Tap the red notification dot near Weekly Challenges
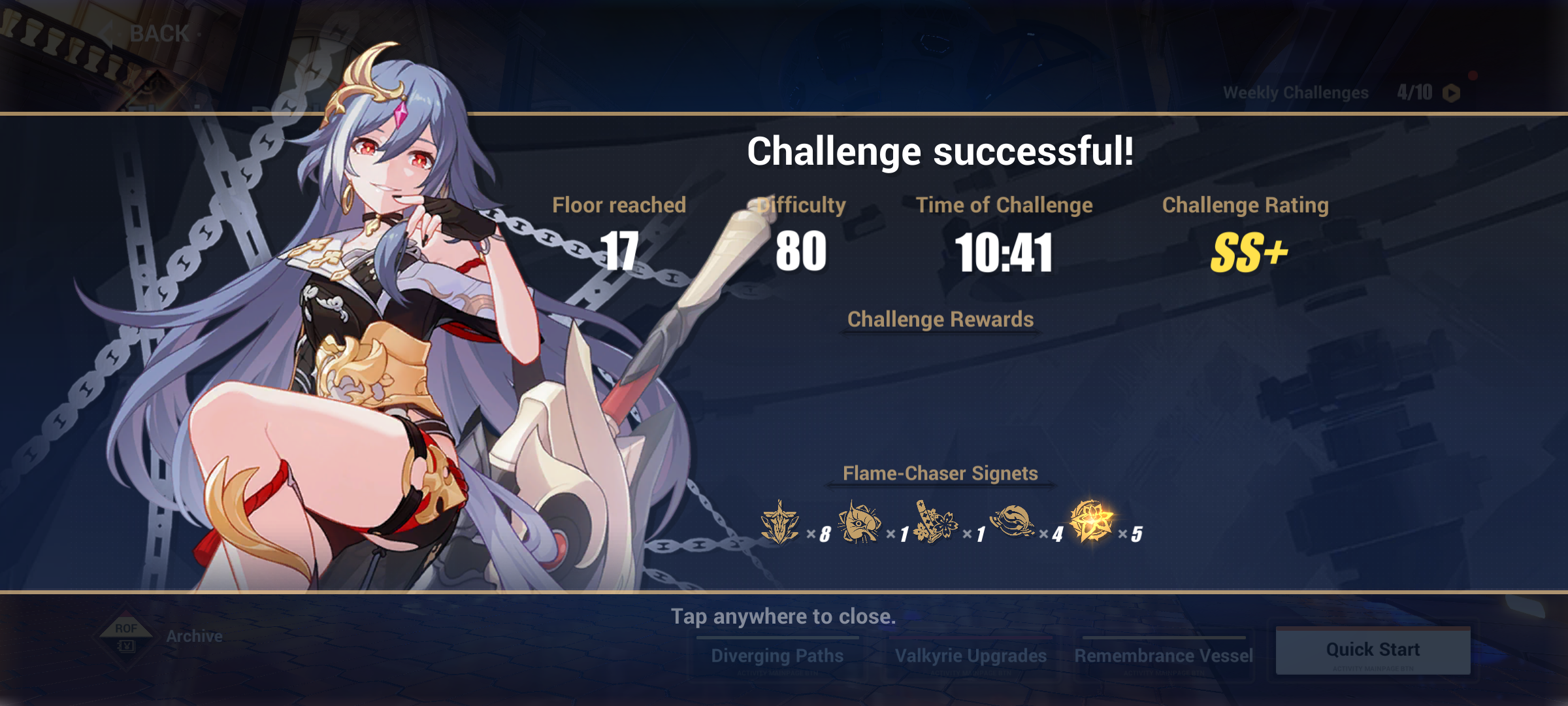Viewport: 1568px width, 706px height. pos(1472,75)
